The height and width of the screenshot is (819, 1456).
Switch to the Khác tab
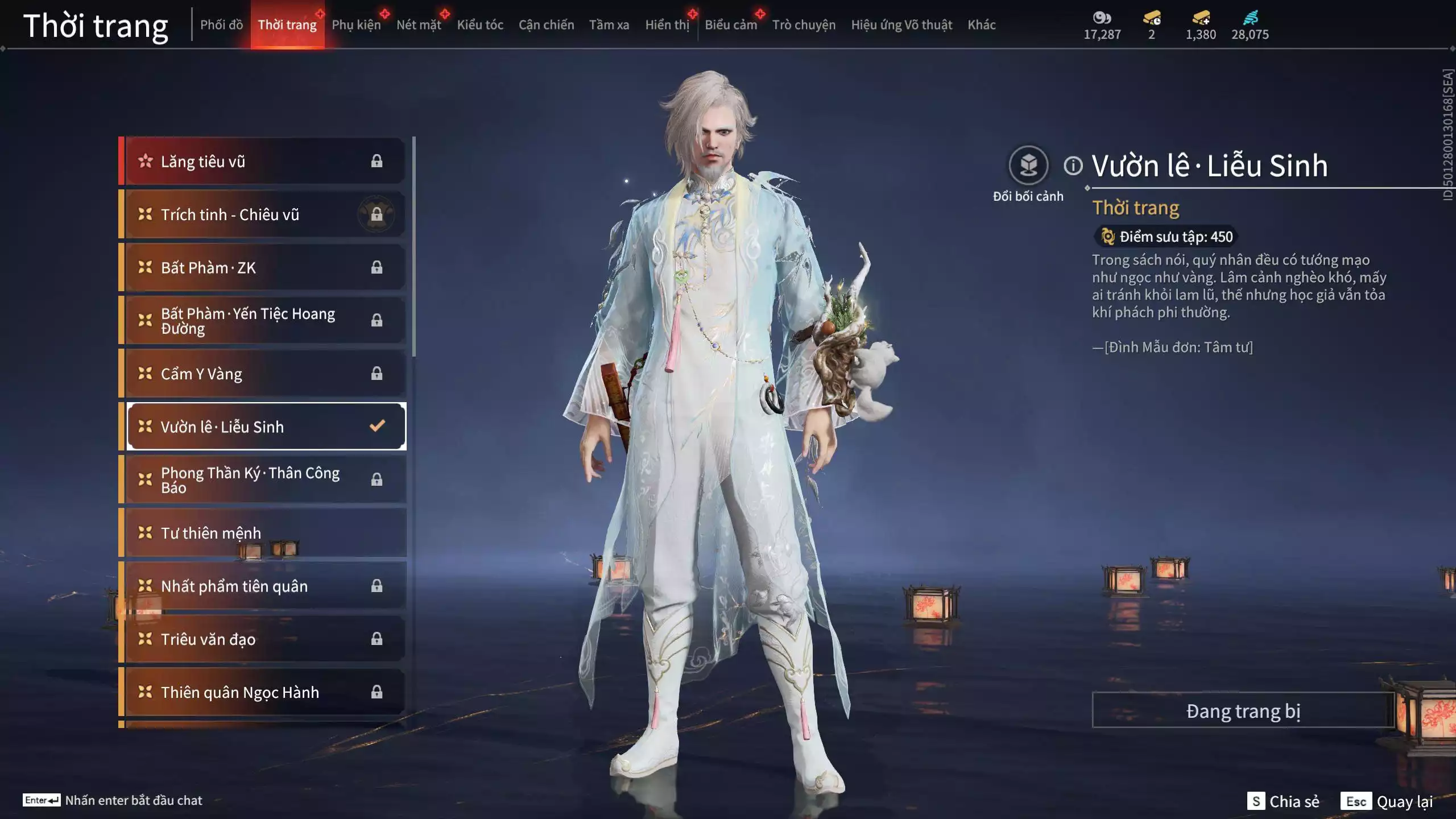[982, 25]
